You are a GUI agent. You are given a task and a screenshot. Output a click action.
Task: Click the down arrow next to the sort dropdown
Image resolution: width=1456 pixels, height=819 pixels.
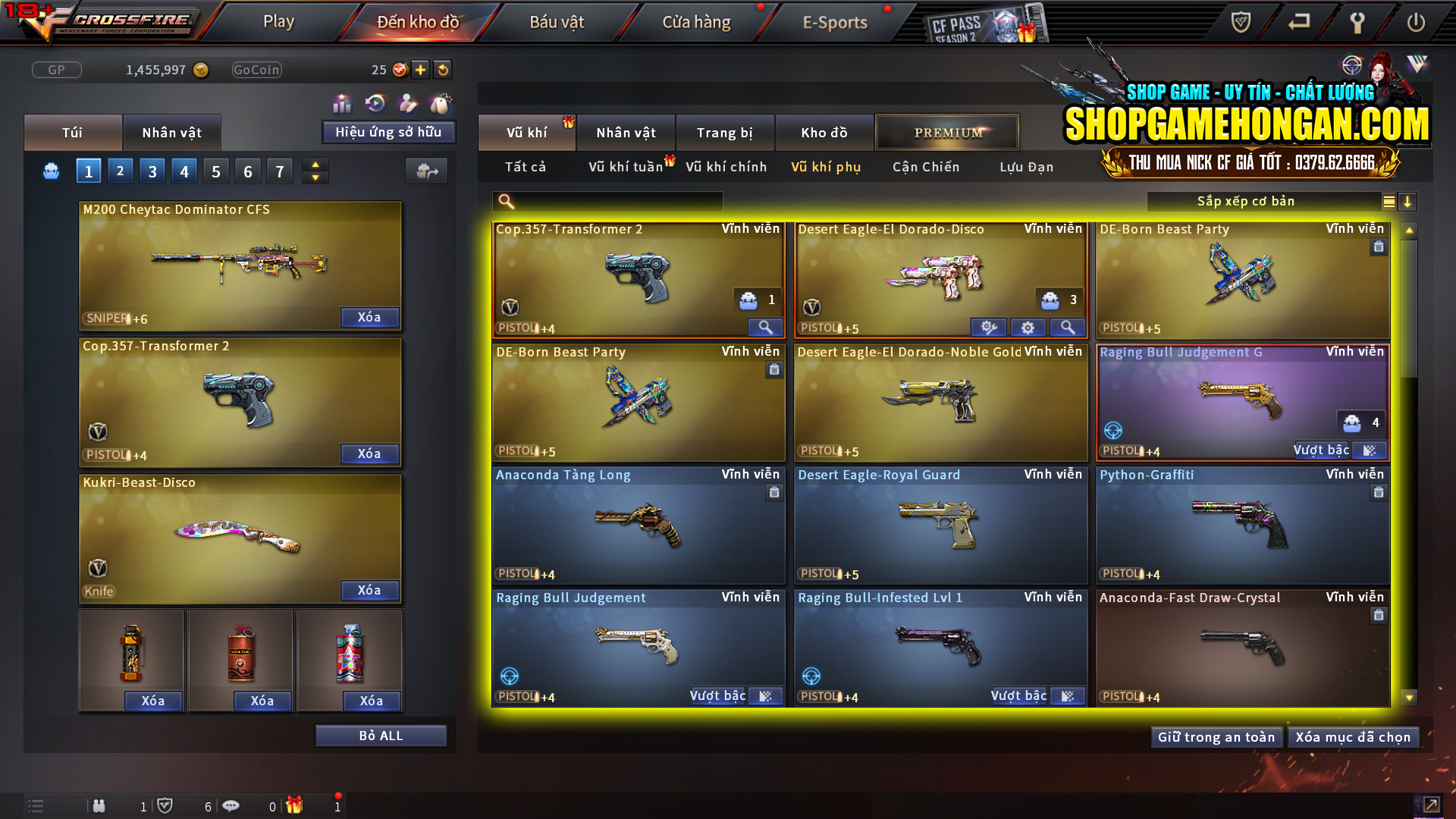[x=1409, y=202]
